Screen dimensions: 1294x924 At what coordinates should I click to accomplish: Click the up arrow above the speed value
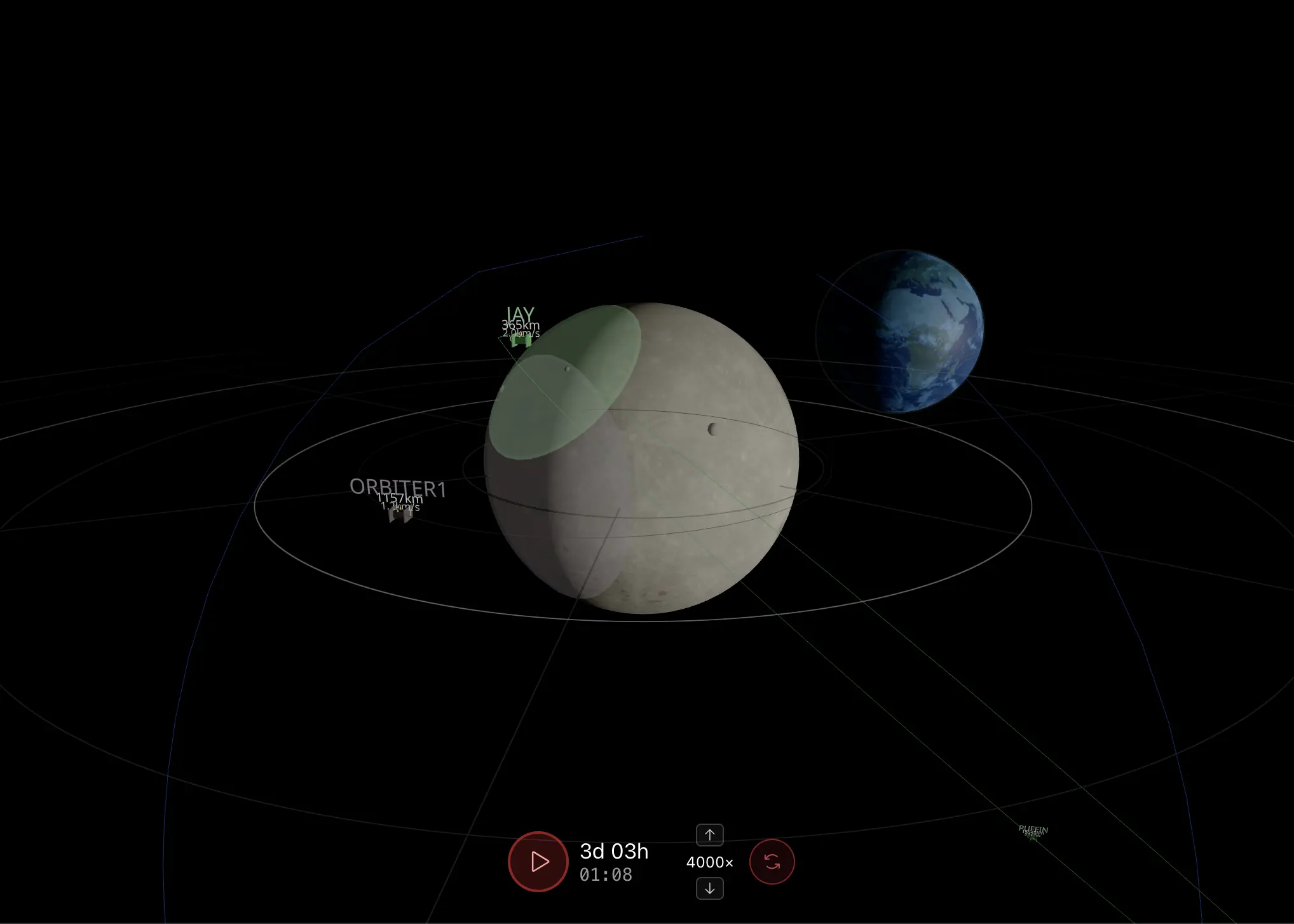(709, 834)
